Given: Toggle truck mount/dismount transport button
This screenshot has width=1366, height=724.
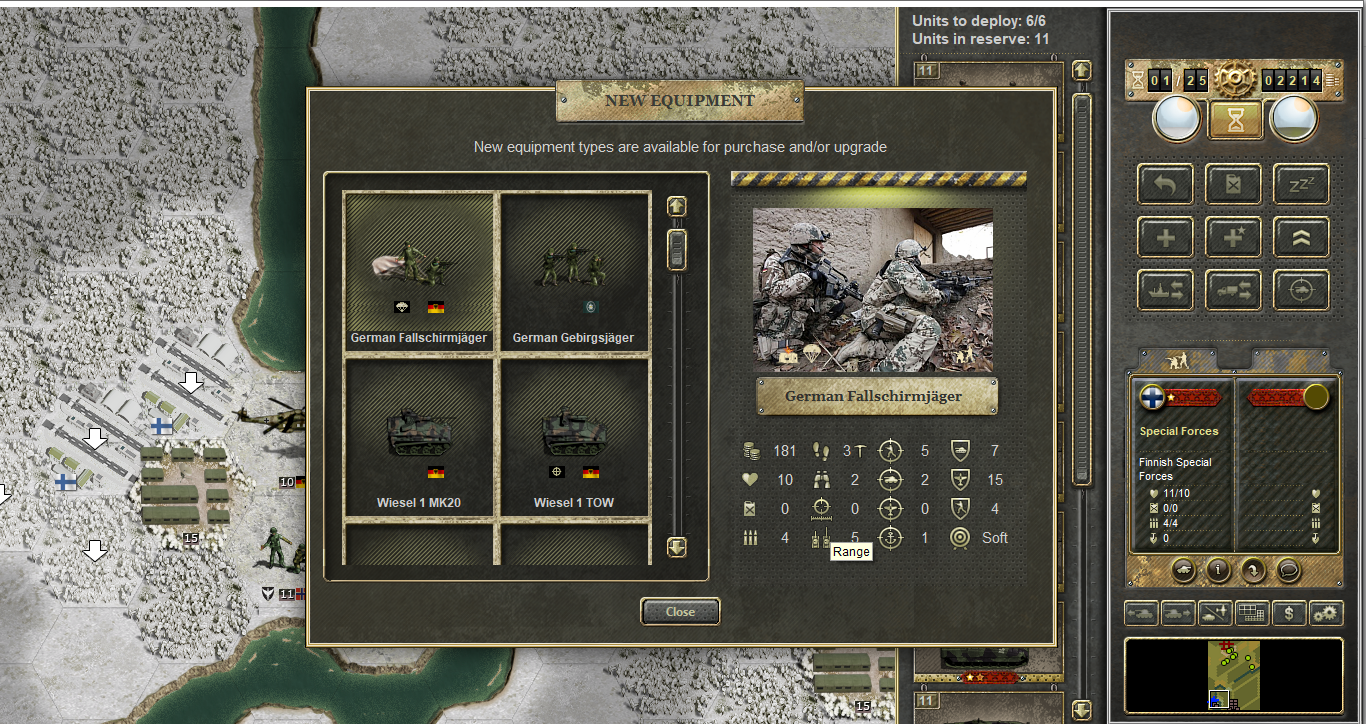Looking at the screenshot, I should click(1233, 290).
